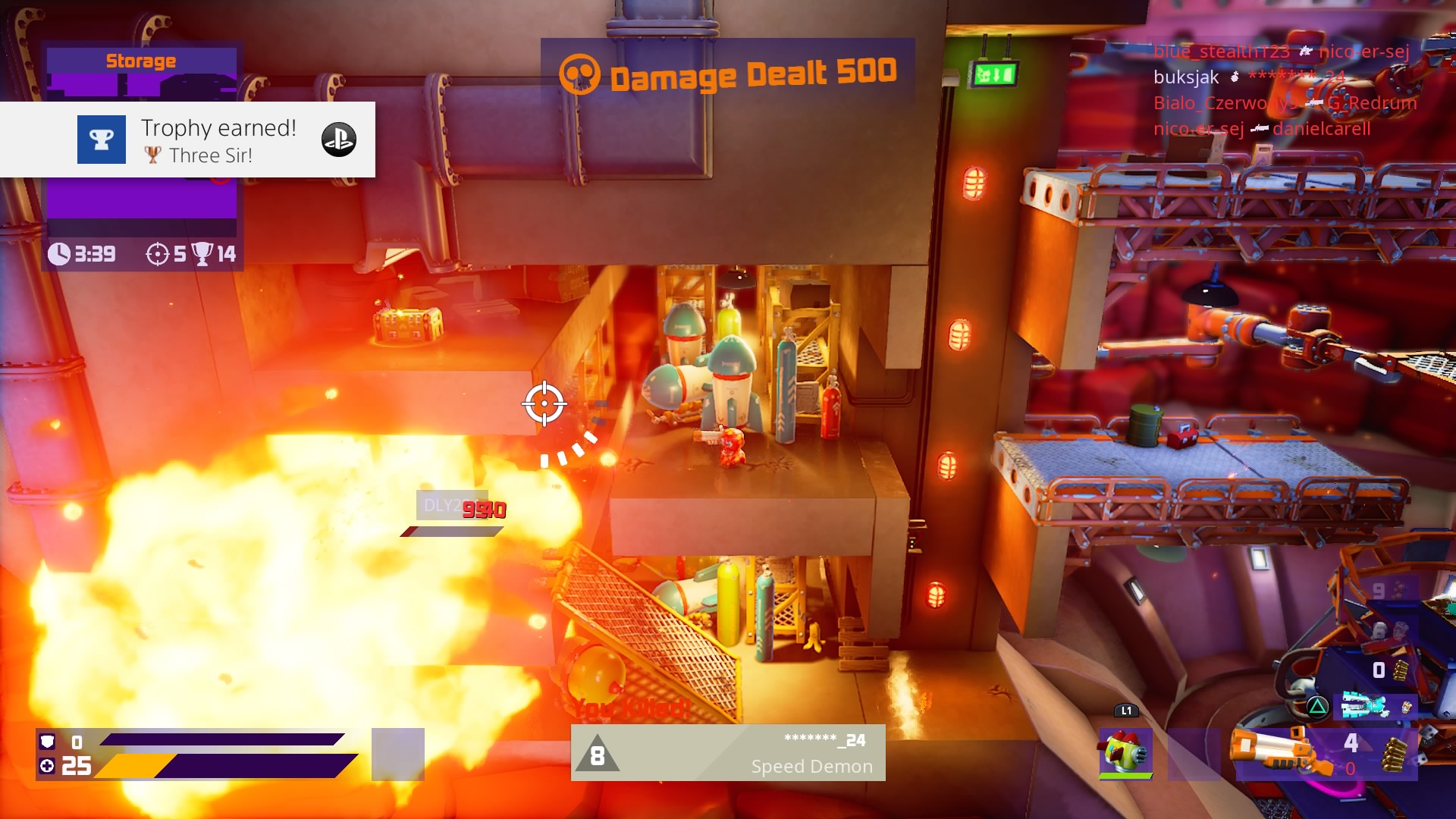Viewport: 1456px width, 819px height.
Task: Select buksjak entry in the kill feed
Action: pos(1185,77)
